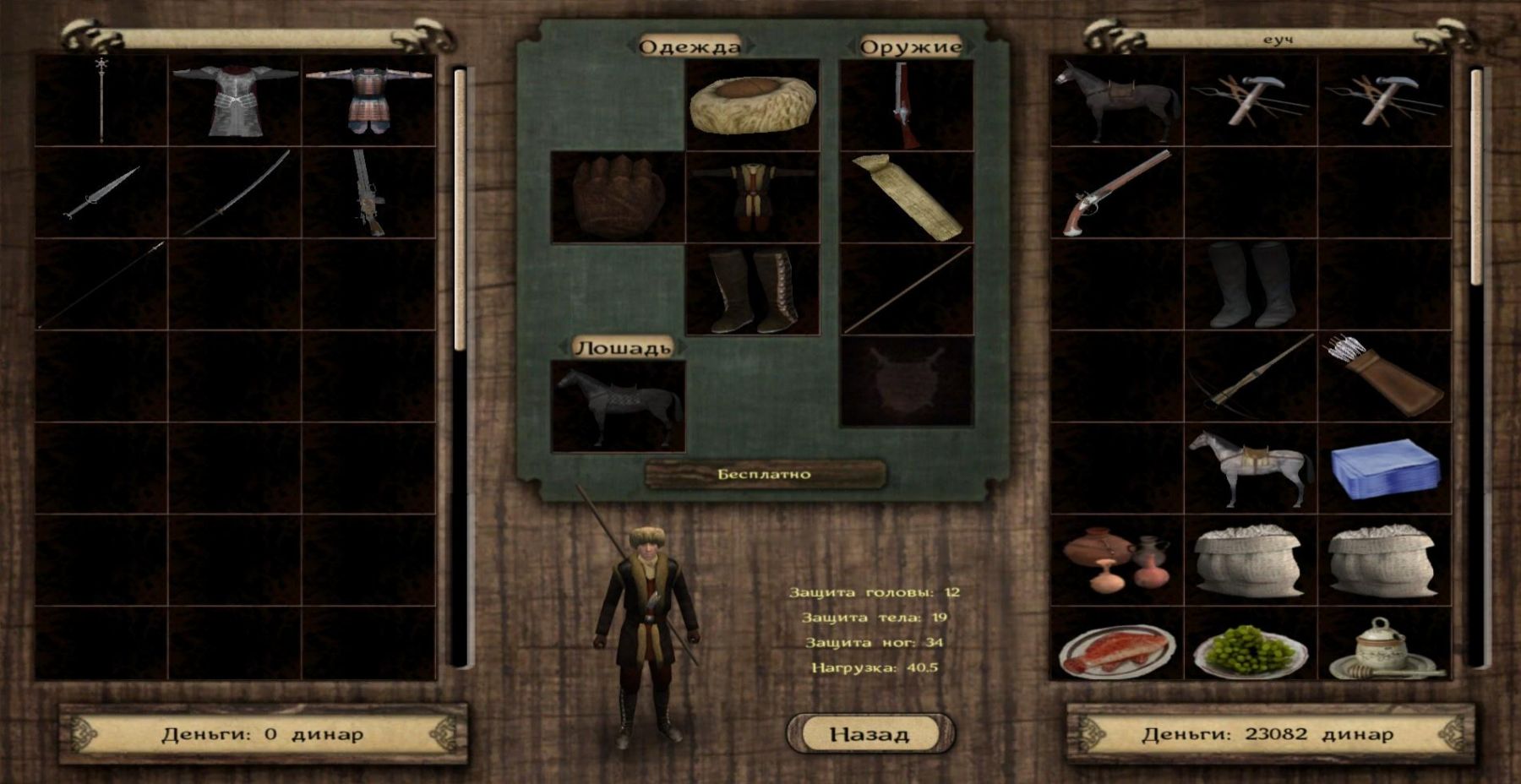The height and width of the screenshot is (784, 1521).
Task: Pick the green grapes plate item
Action: 1251,651
